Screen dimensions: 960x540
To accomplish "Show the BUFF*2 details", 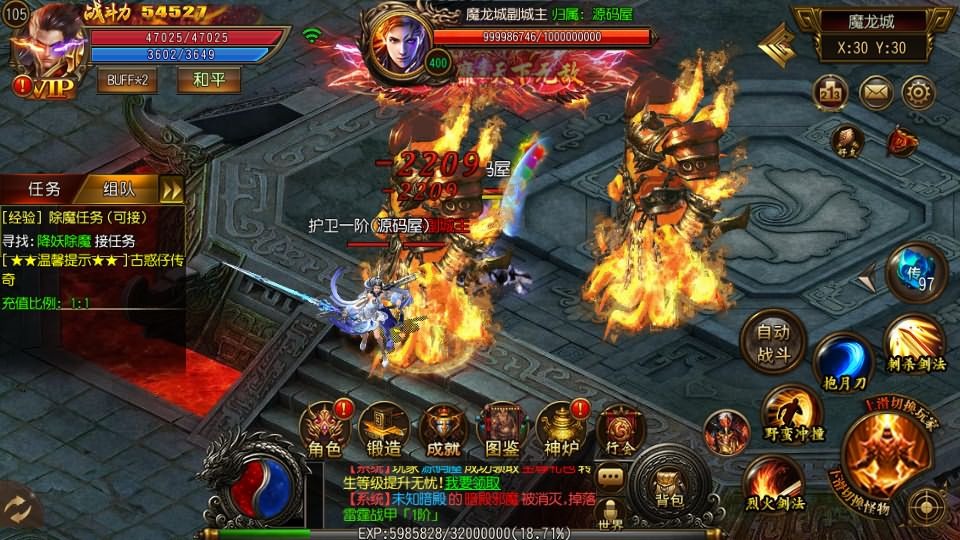I will coord(127,79).
